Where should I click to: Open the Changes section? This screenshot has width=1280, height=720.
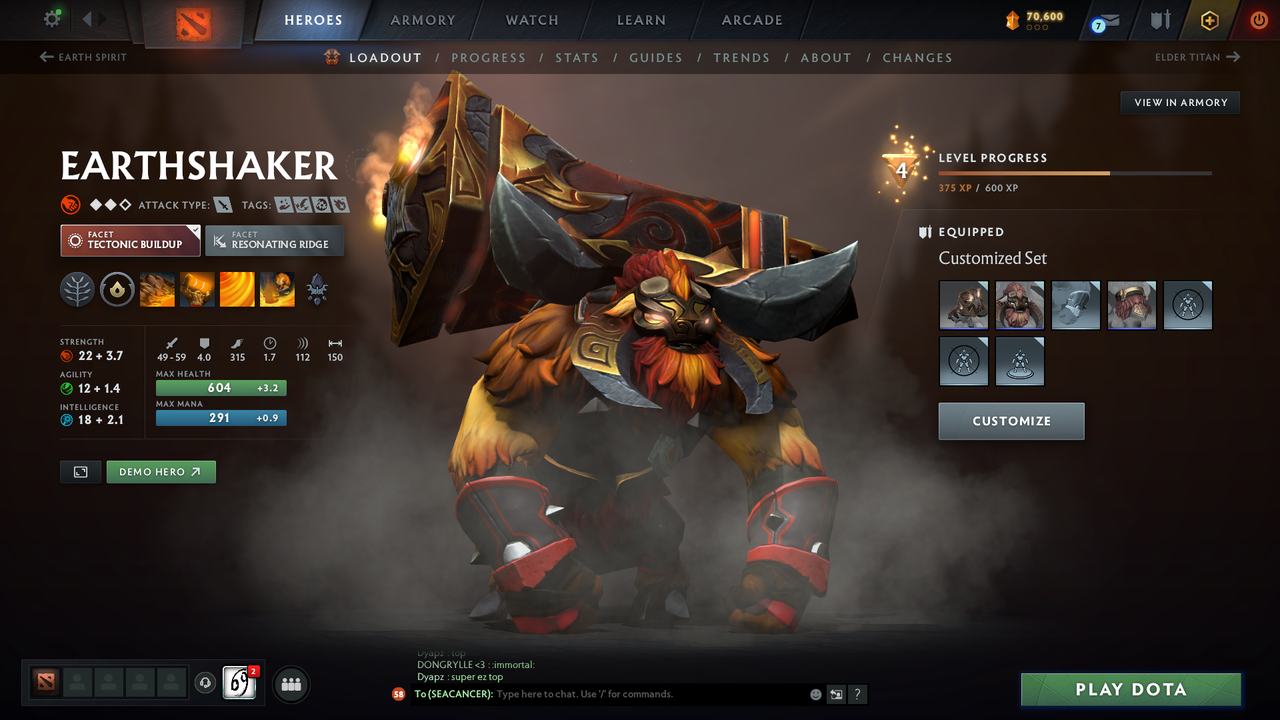[917, 58]
